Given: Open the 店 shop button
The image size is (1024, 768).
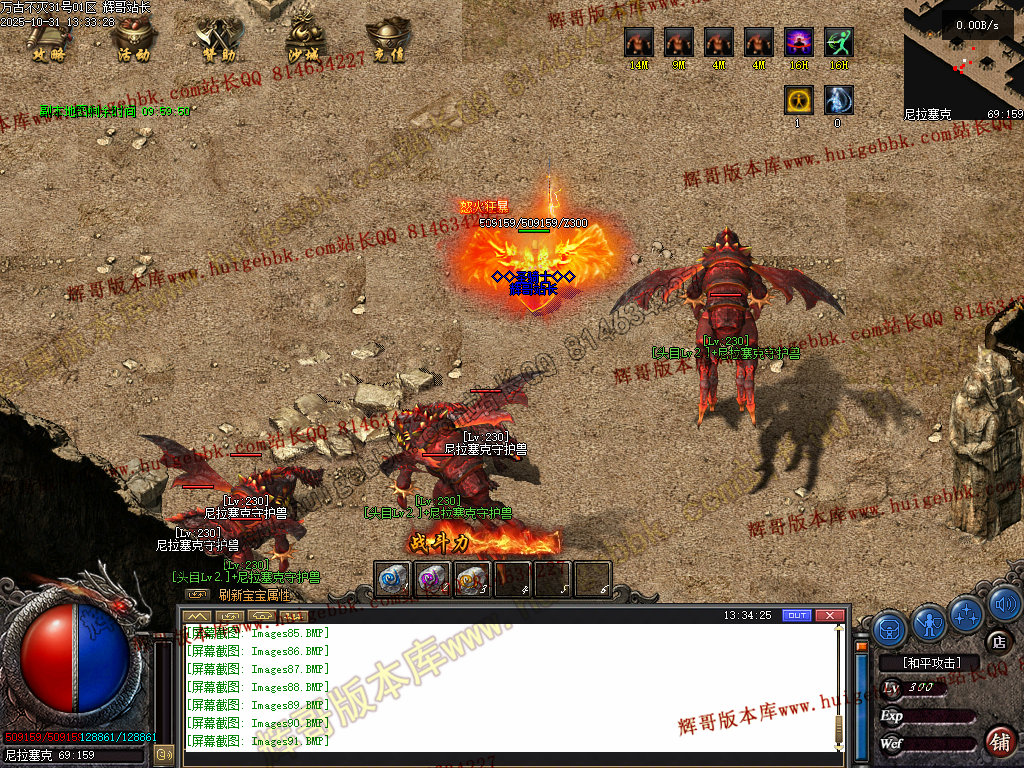Looking at the screenshot, I should click(x=996, y=641).
